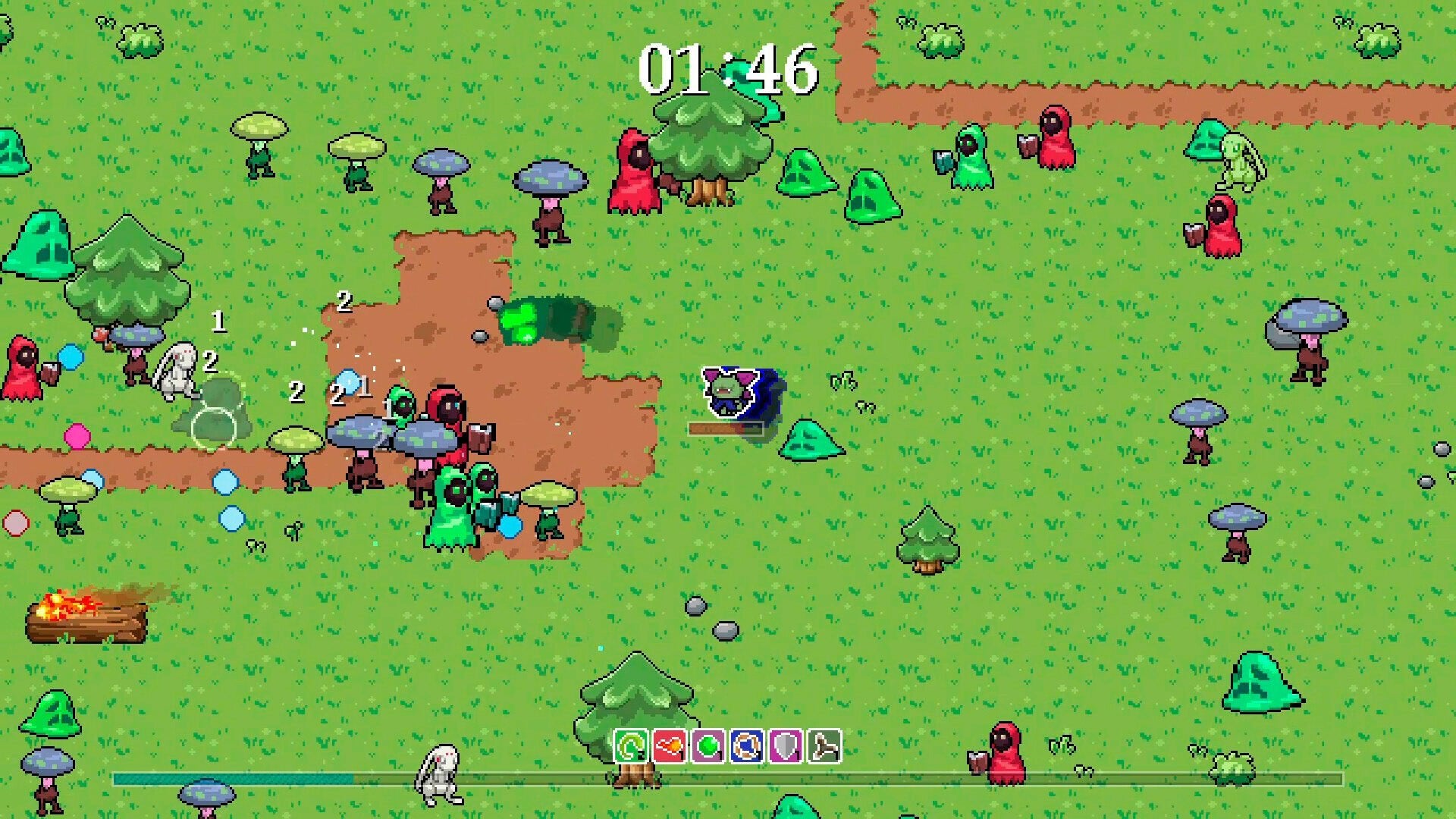Choose the blue ring ability icon
Viewport: 1456px width, 819px height.
point(747,747)
